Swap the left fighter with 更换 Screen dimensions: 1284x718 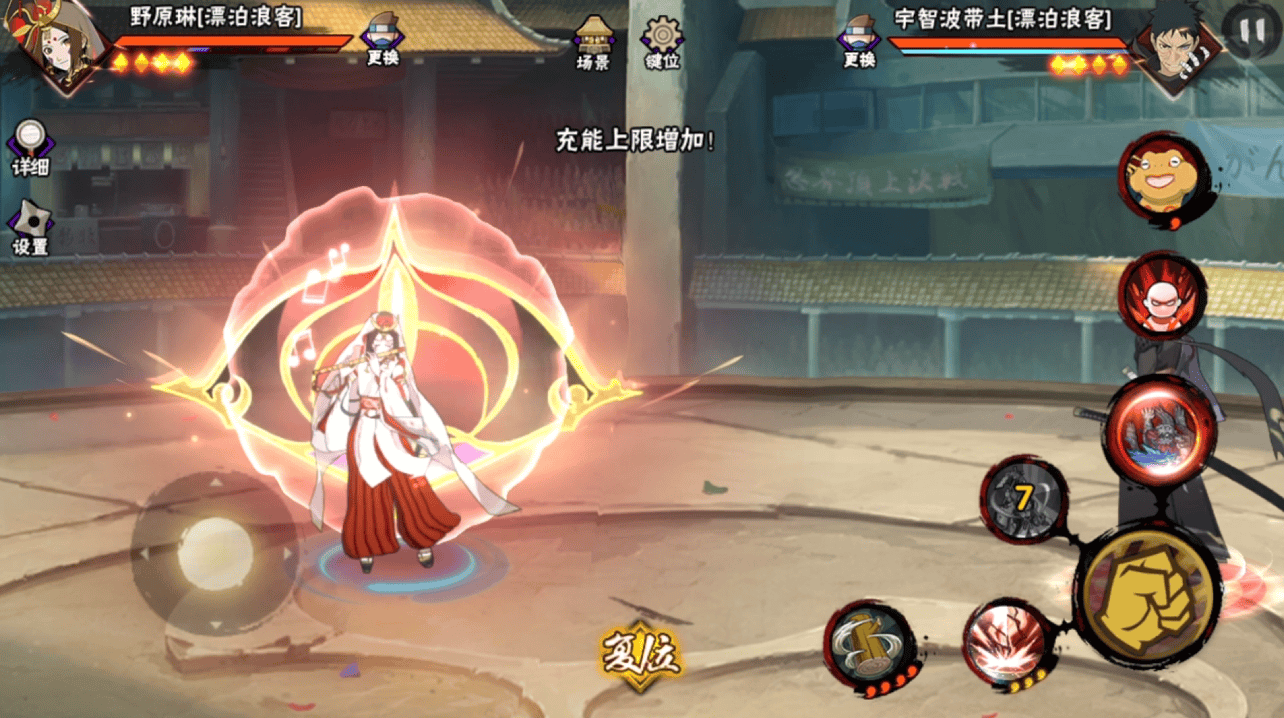(382, 39)
